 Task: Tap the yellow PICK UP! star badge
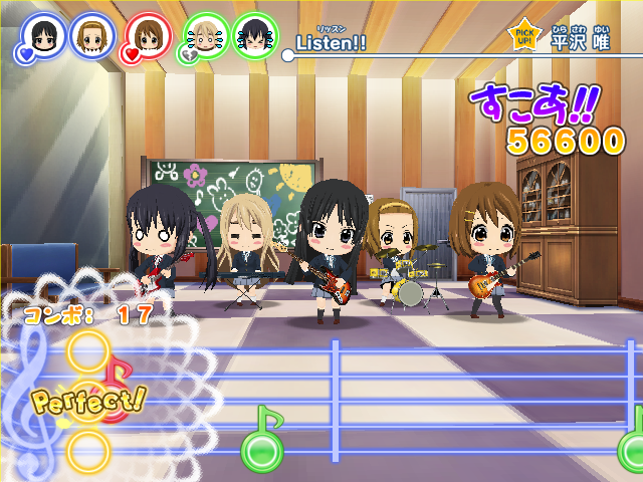coord(523,38)
